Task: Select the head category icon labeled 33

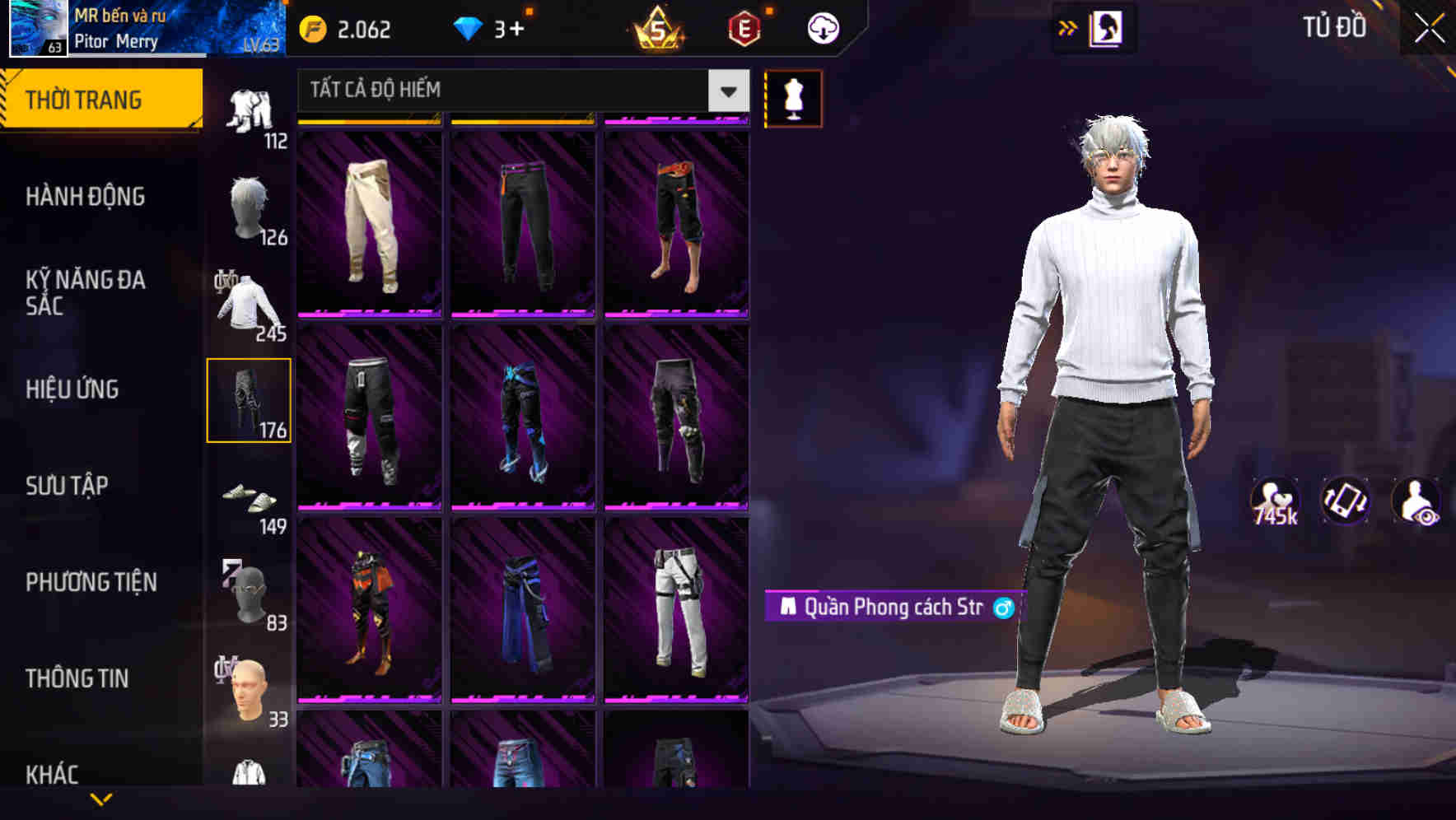Action: [x=250, y=687]
